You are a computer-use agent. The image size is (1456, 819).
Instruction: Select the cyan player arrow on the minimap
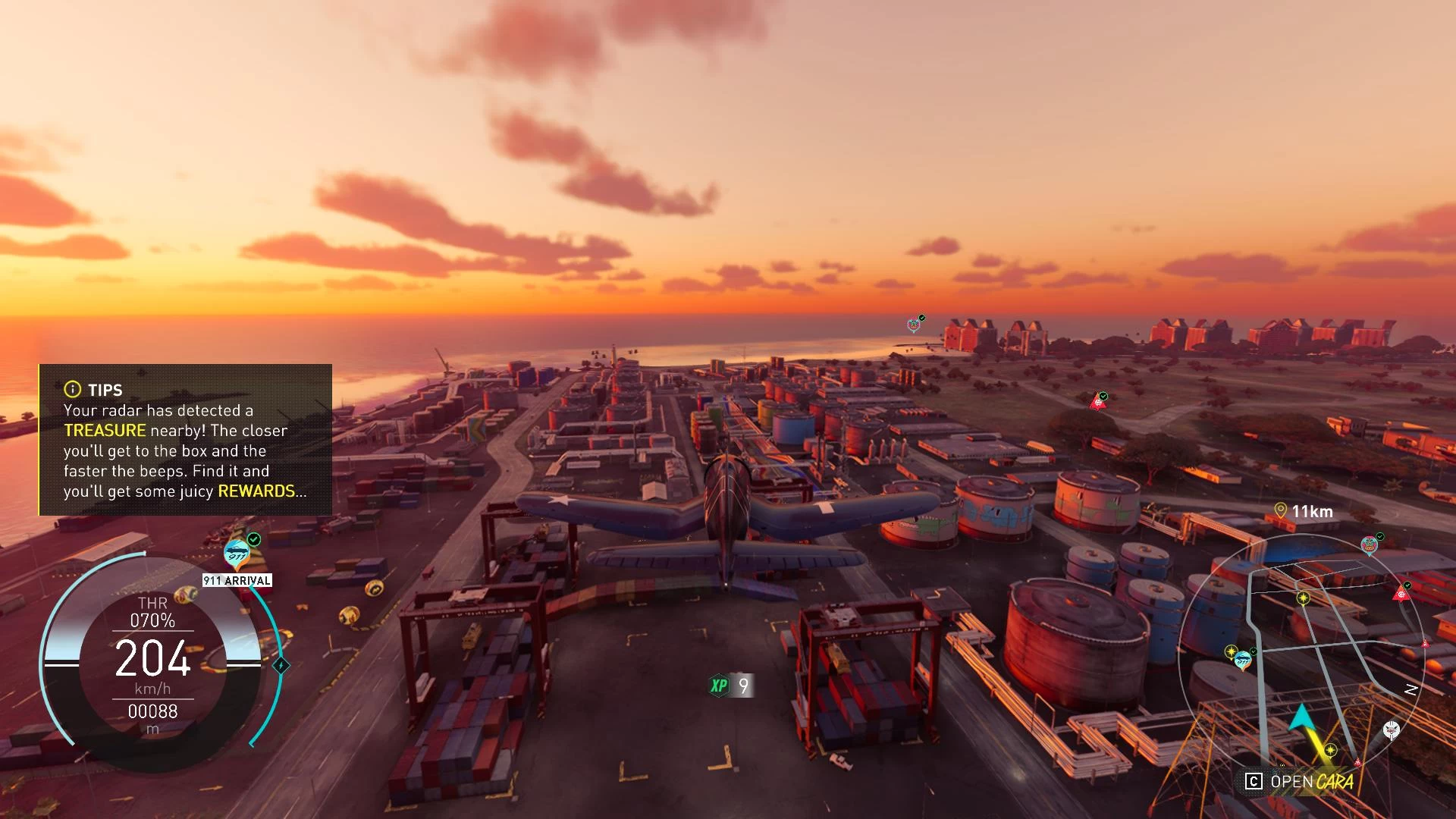[x=1301, y=717]
